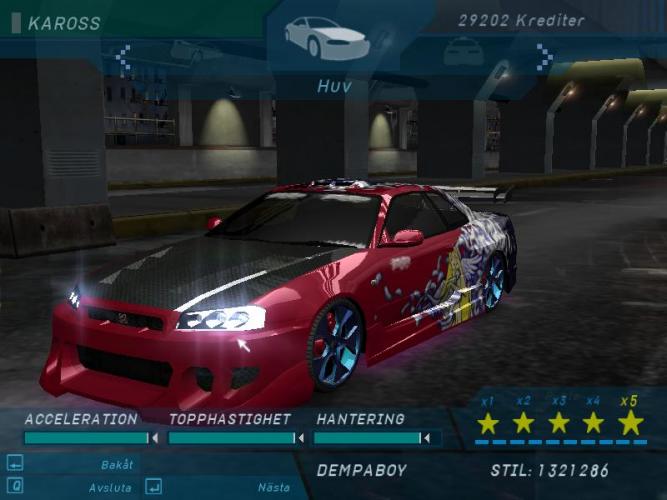This screenshot has width=667, height=500.
Task: Advance to the next body part category
Action: [544, 57]
